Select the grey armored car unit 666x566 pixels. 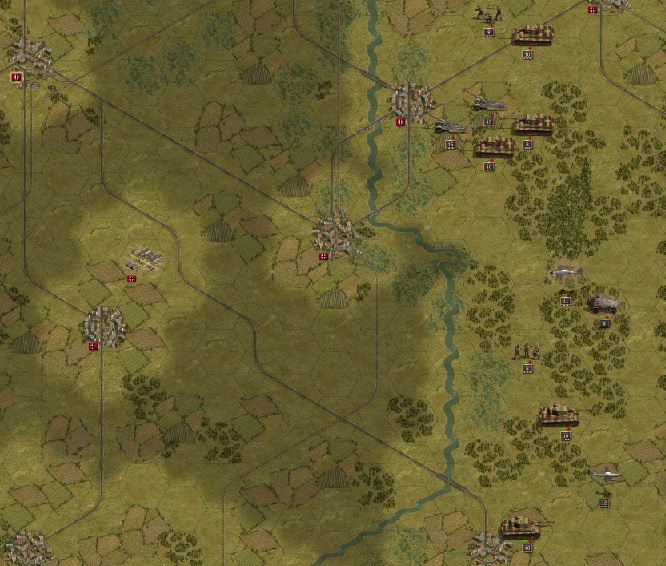[603, 304]
